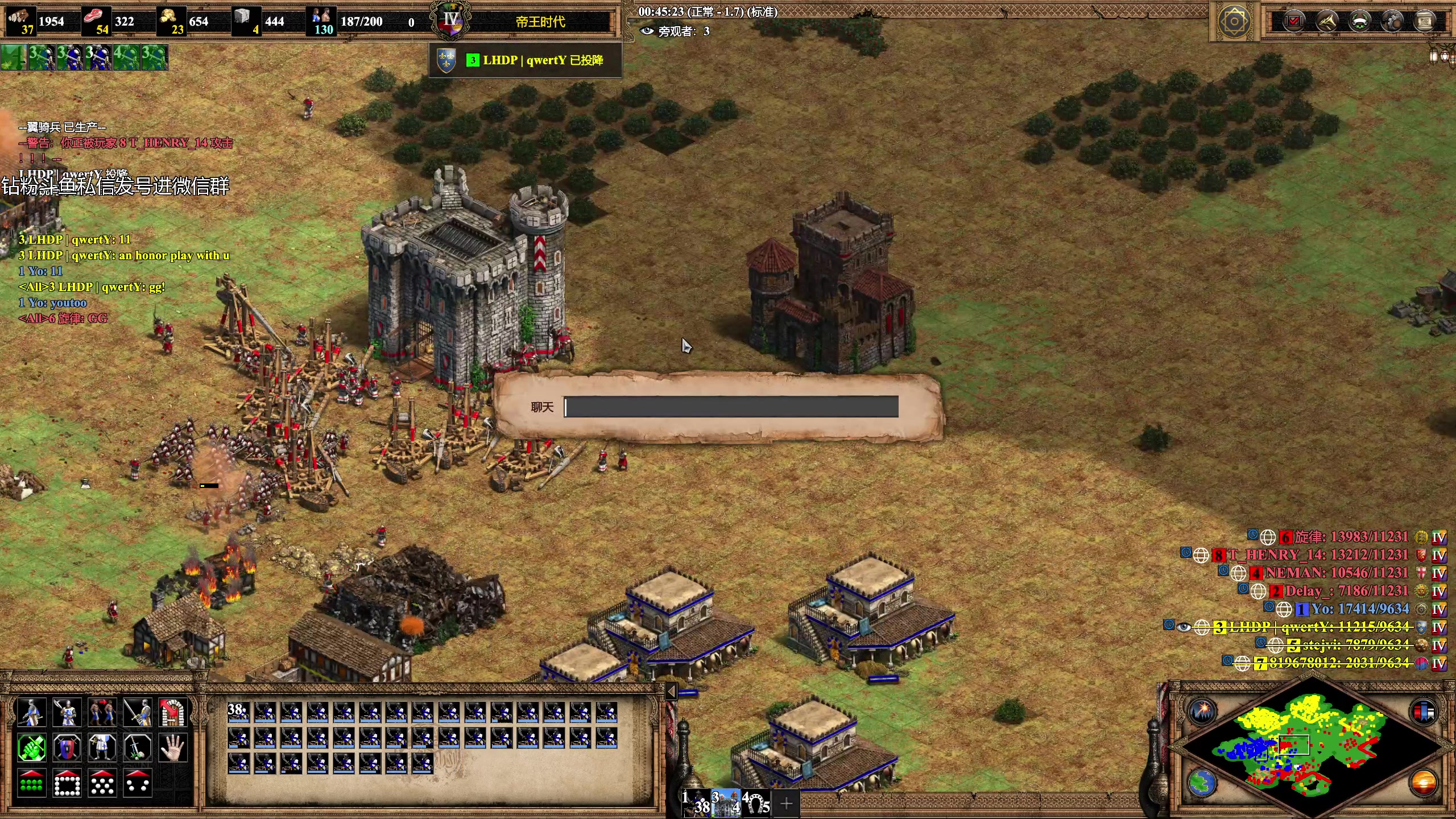Image resolution: width=1456 pixels, height=819 pixels.
Task: Activate the stop command hand icon
Action: pos(172,748)
